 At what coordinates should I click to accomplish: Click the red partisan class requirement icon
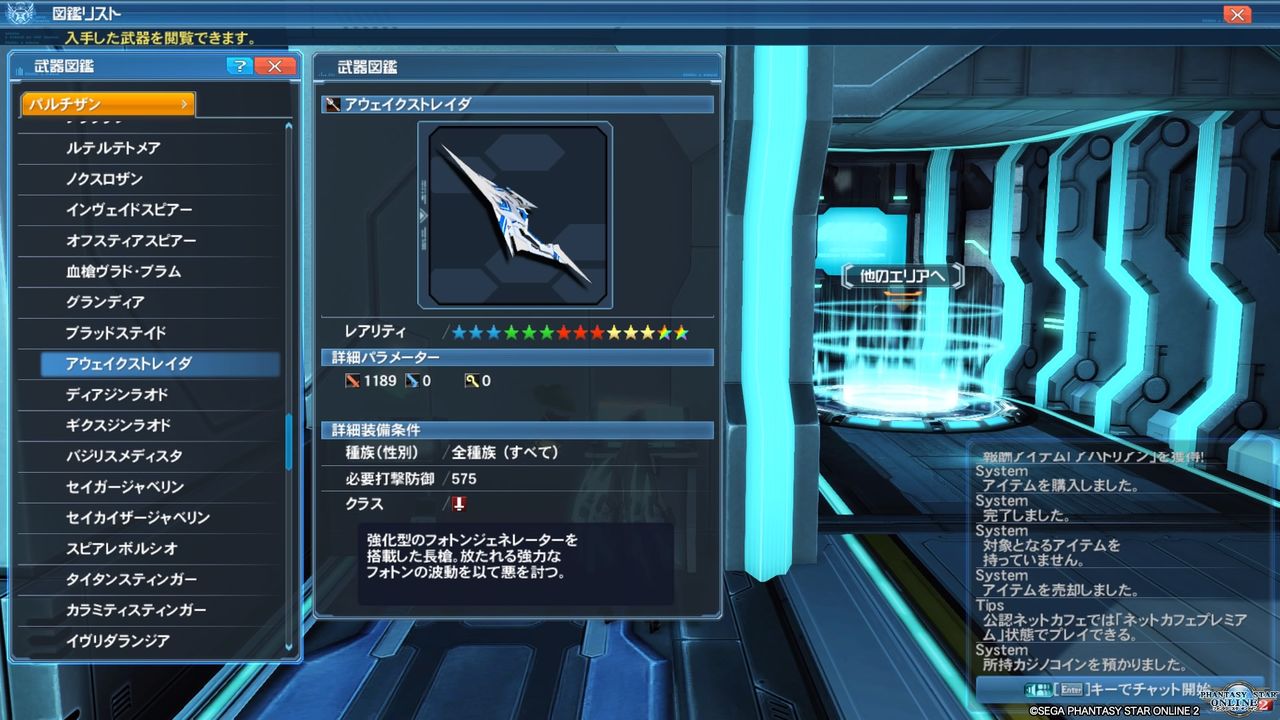tap(458, 505)
